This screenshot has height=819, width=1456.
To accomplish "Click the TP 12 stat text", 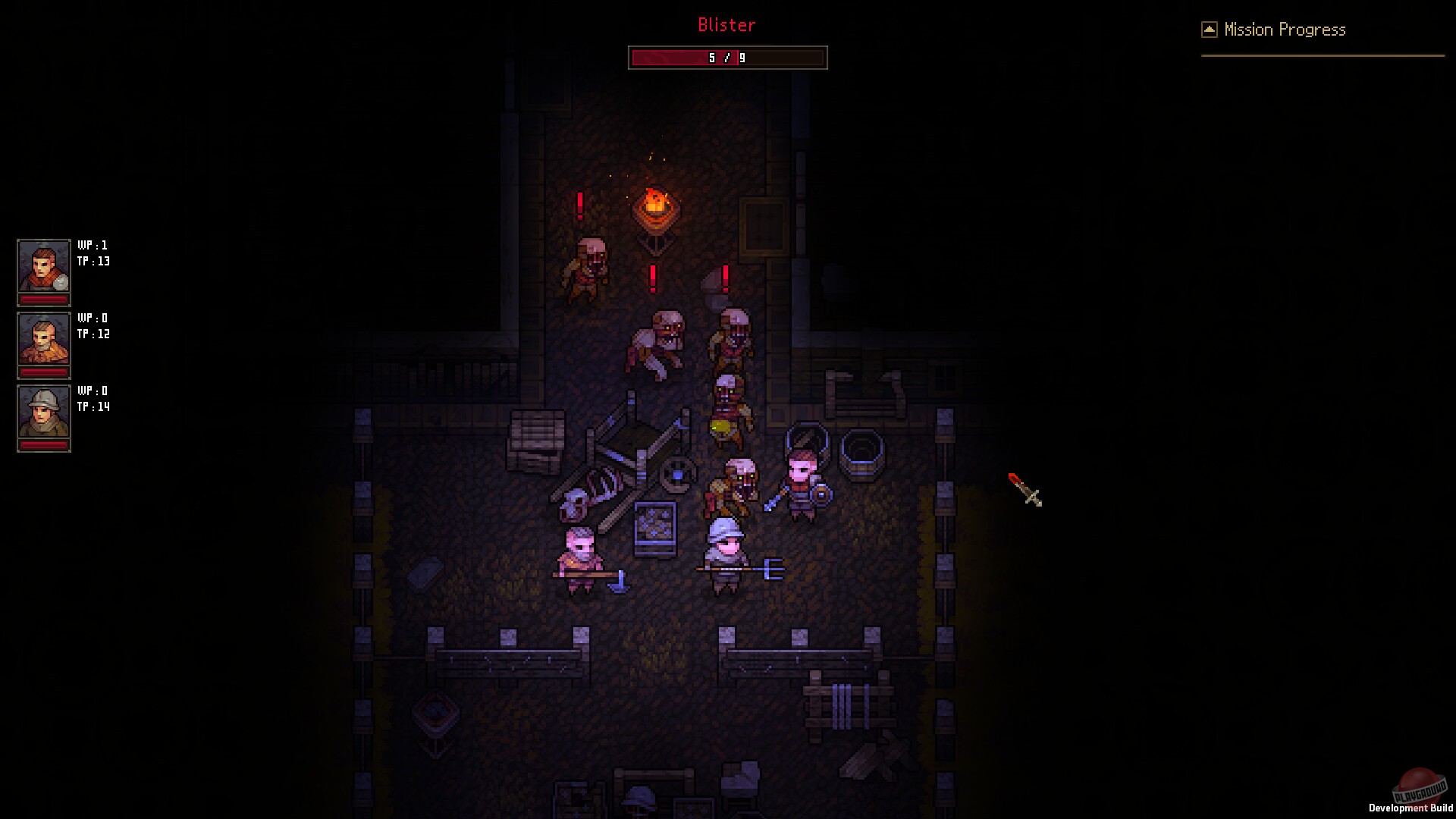I will (x=93, y=334).
